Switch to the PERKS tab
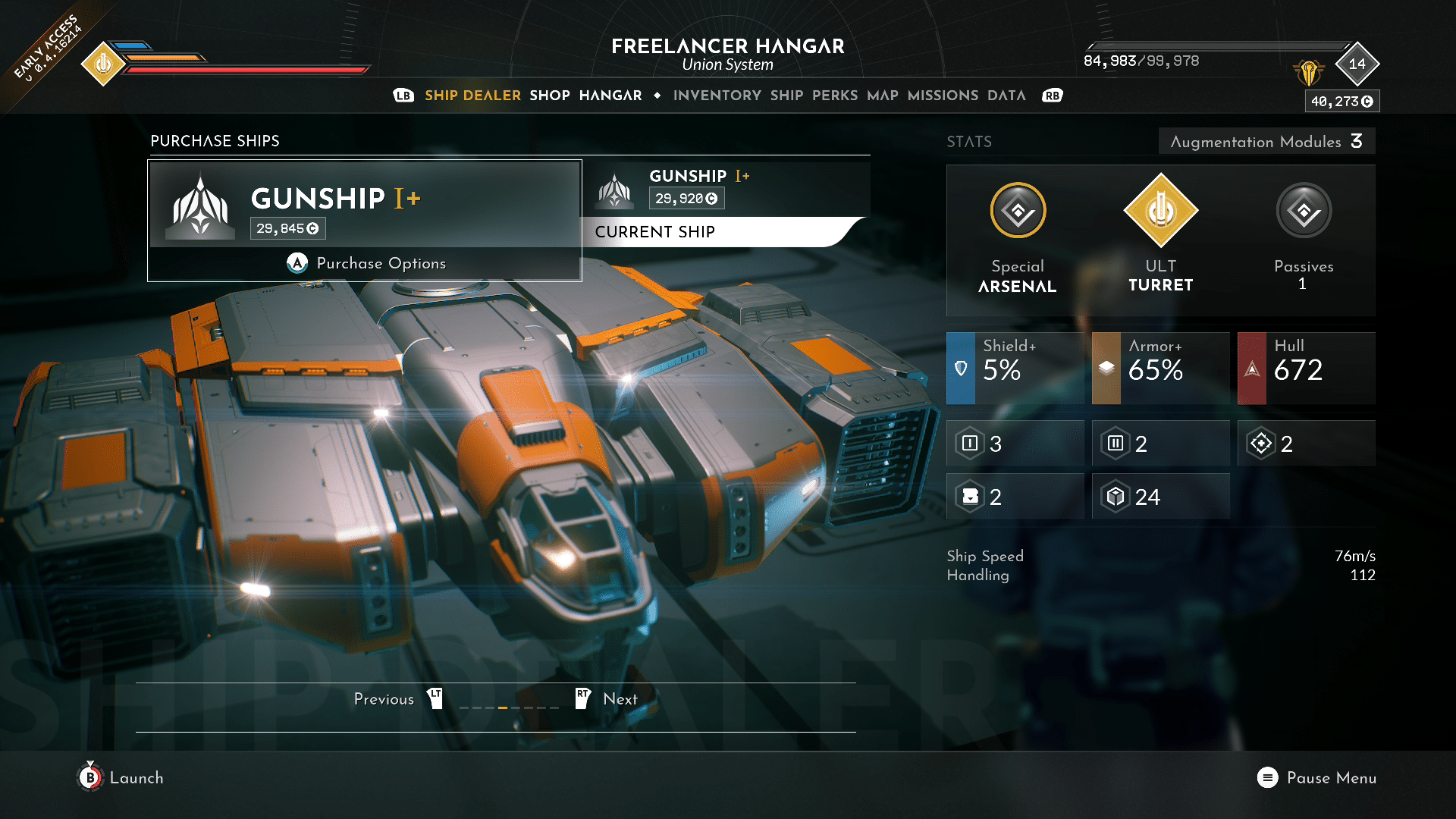The width and height of the screenshot is (1456, 819). pyautogui.click(x=835, y=96)
